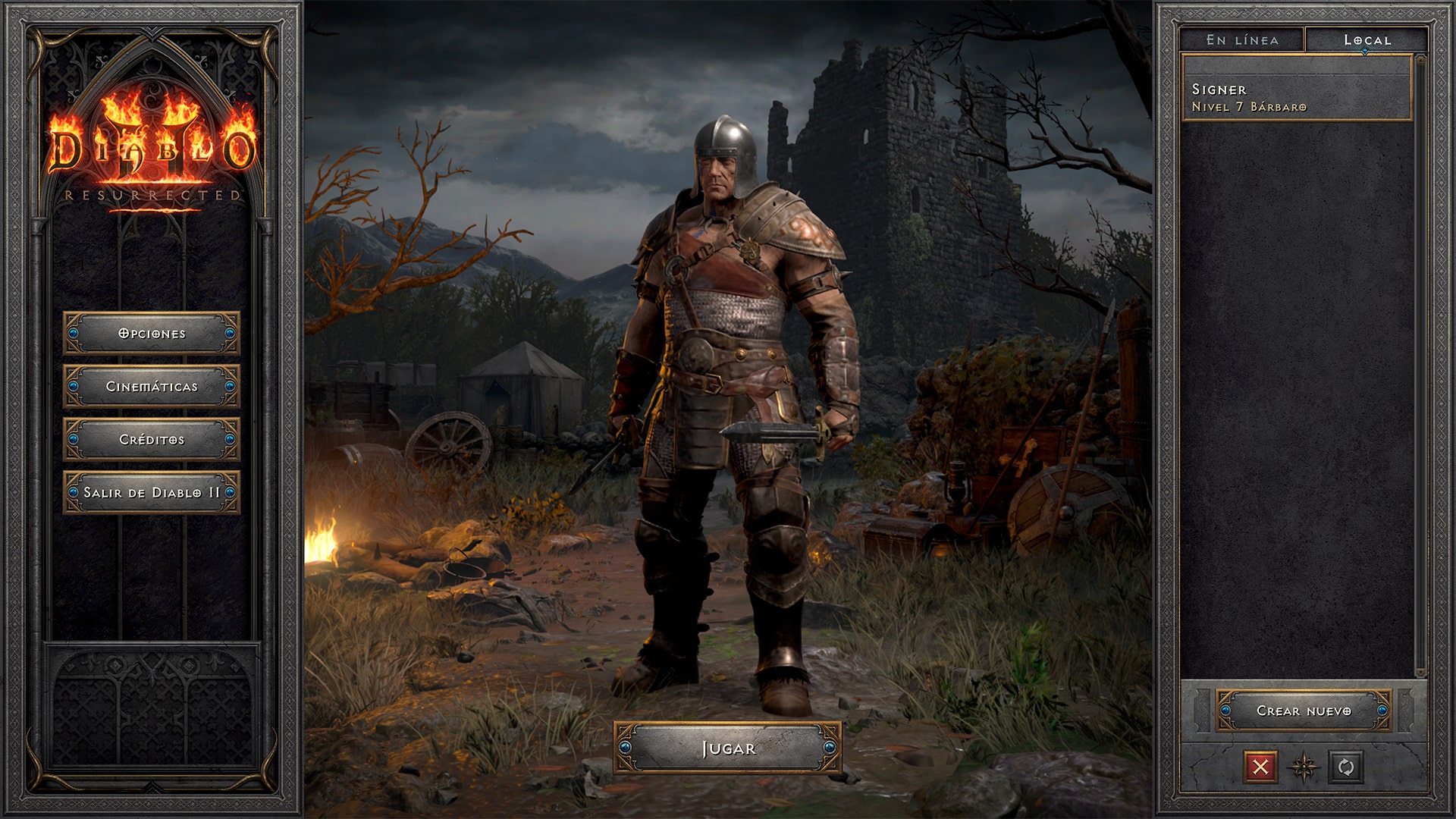
Task: Select the Signer Bárbaro character row
Action: pyautogui.click(x=1297, y=98)
